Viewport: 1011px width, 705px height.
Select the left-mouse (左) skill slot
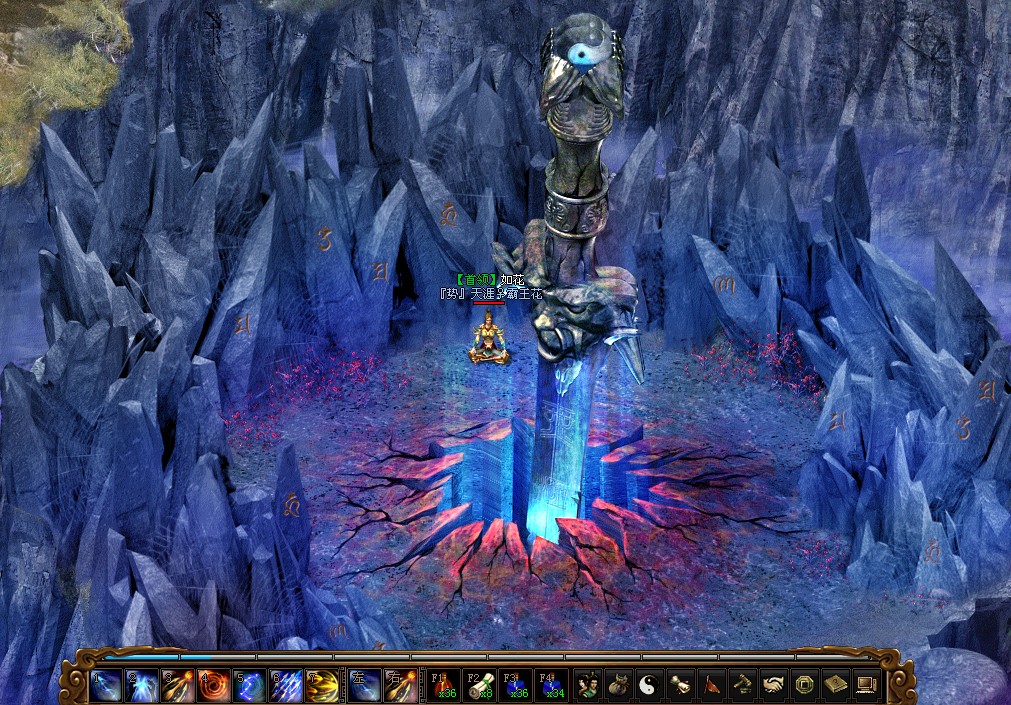(x=364, y=685)
